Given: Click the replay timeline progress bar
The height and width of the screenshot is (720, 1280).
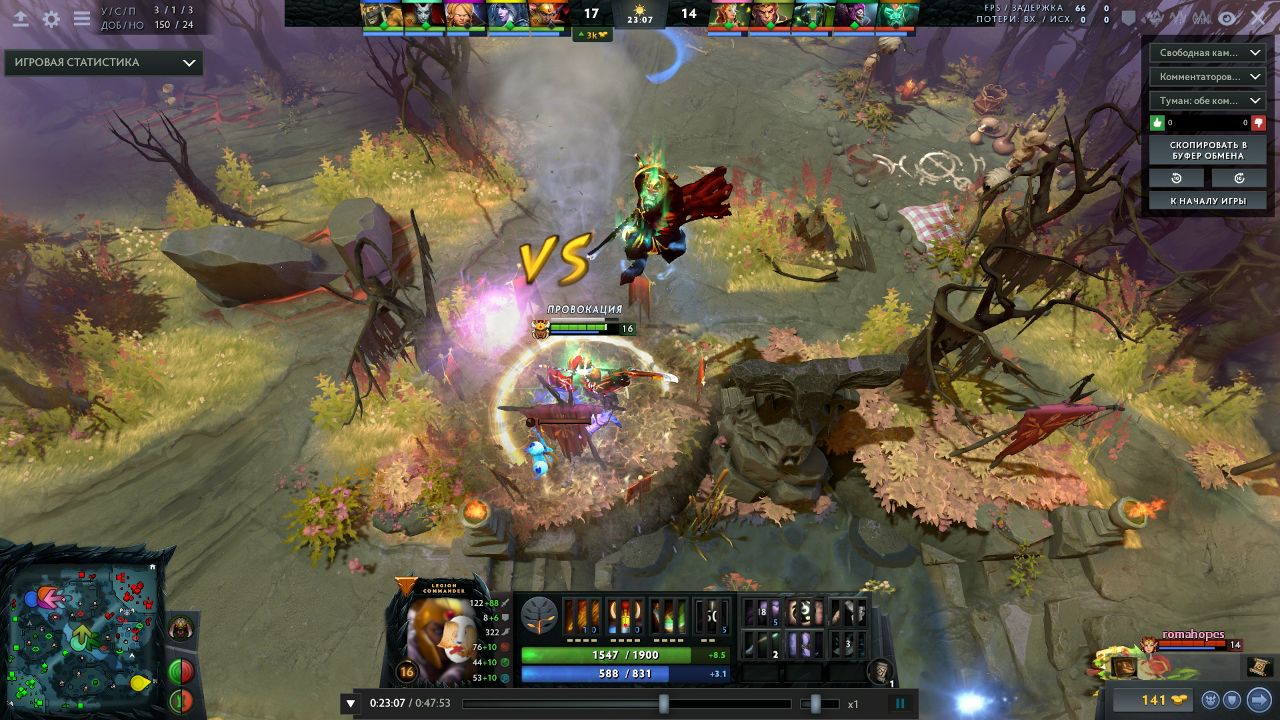Looking at the screenshot, I should click(x=560, y=704).
